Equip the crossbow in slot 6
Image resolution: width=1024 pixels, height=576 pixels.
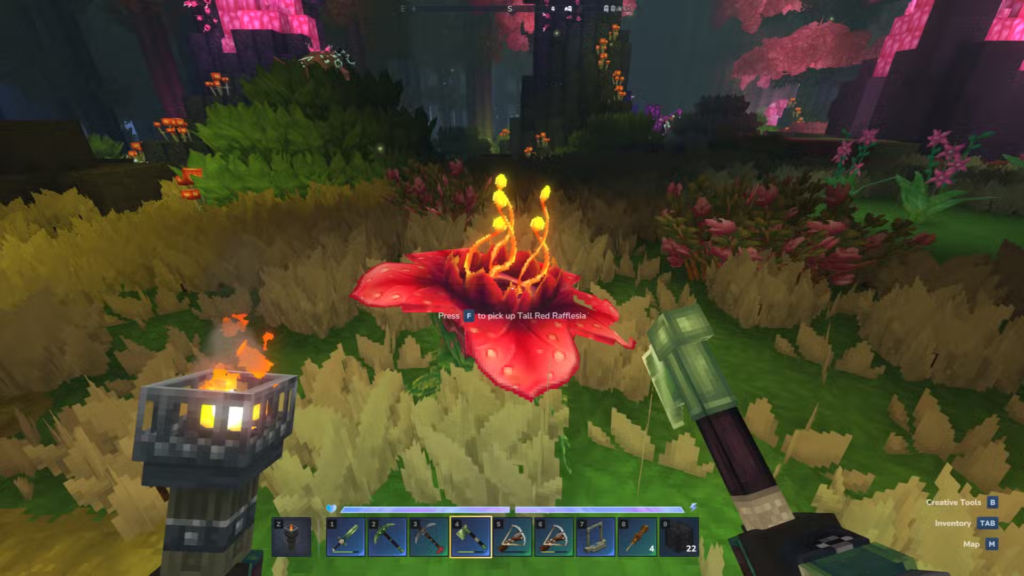(553, 537)
